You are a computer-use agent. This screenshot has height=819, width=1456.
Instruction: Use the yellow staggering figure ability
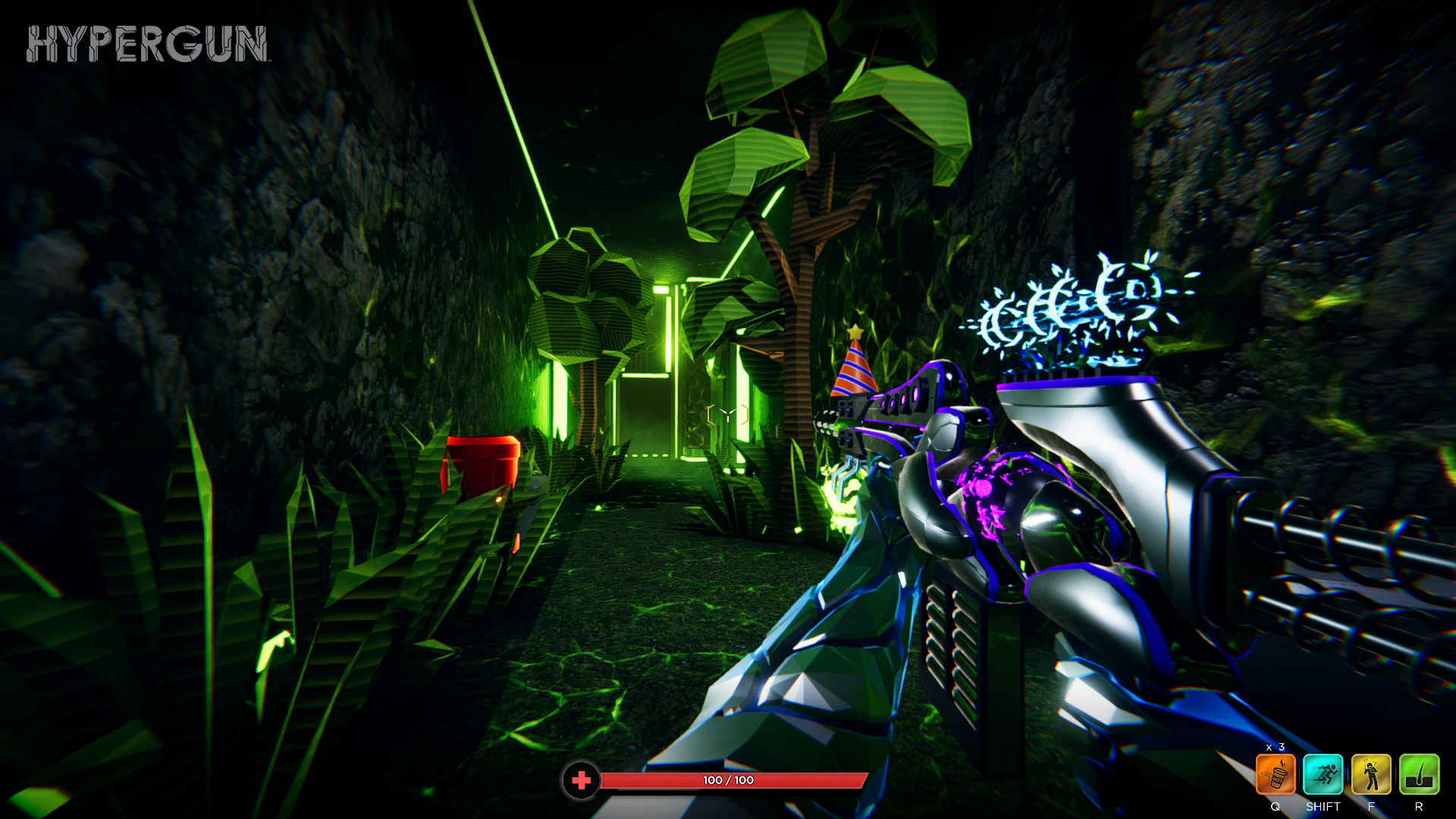(x=1371, y=774)
